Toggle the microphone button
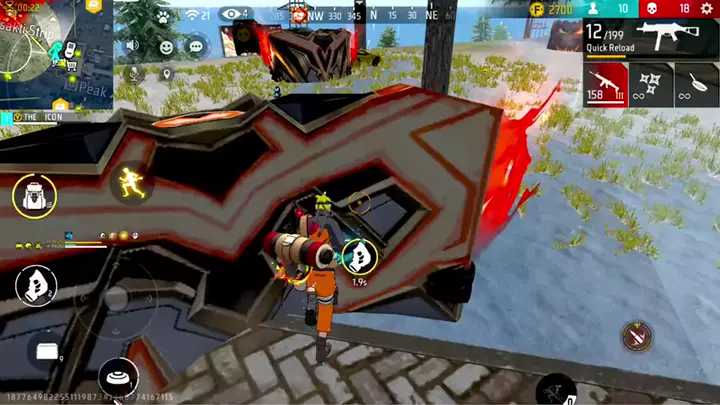The width and height of the screenshot is (720, 405). click(x=132, y=73)
